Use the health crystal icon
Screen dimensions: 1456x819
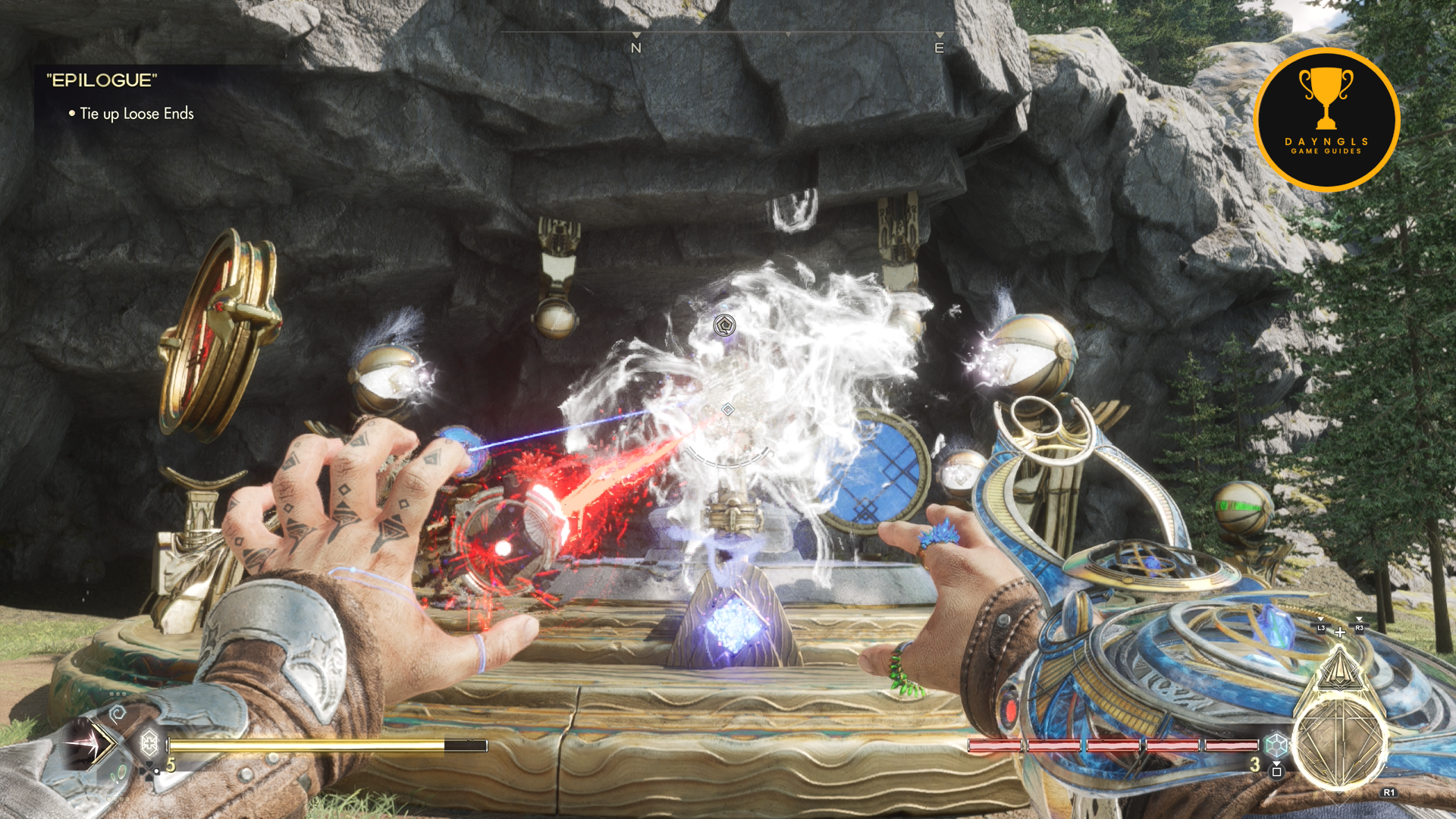pyautogui.click(x=149, y=742)
